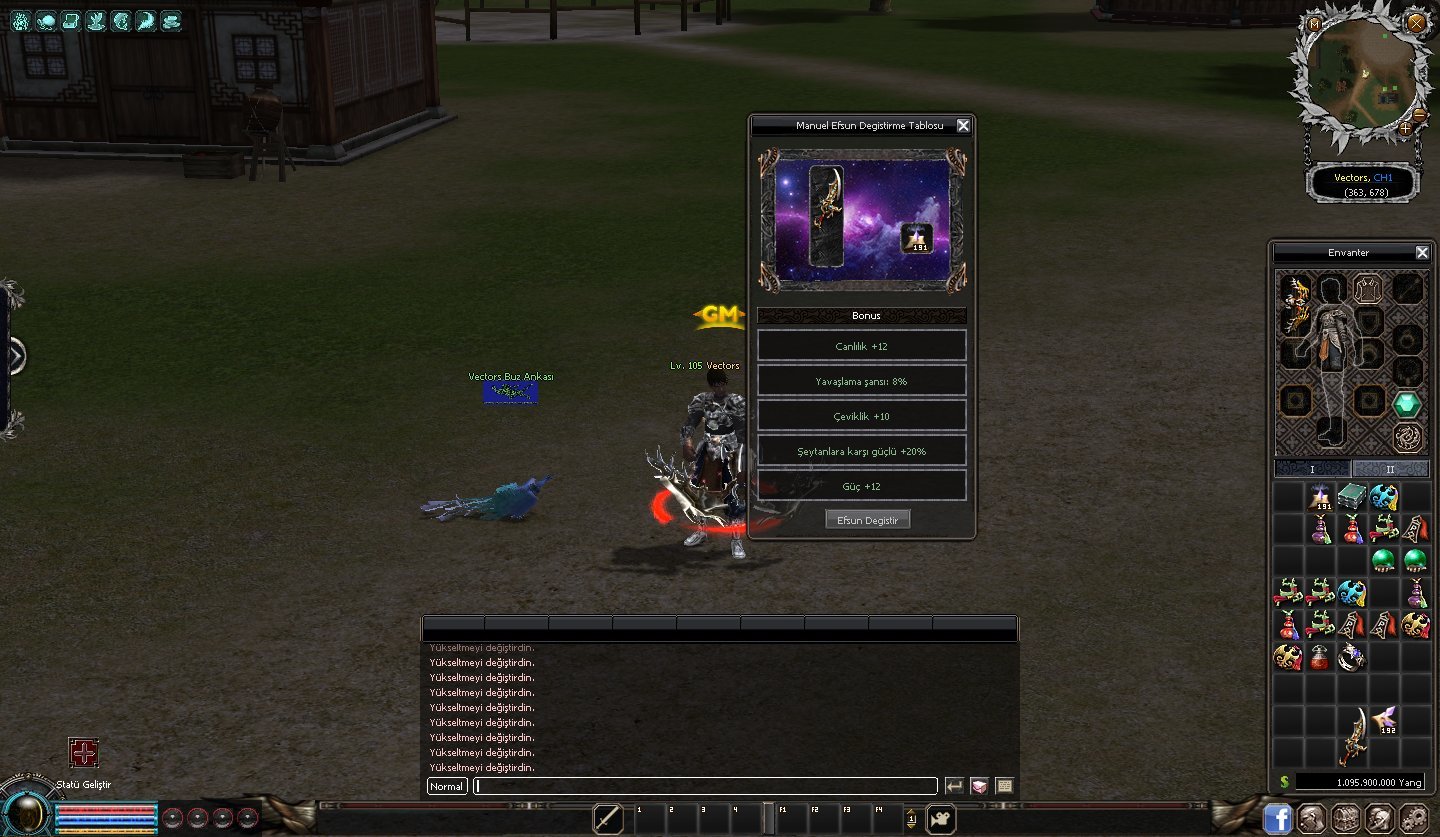
Task: Click the chat text input field
Action: pos(705,786)
